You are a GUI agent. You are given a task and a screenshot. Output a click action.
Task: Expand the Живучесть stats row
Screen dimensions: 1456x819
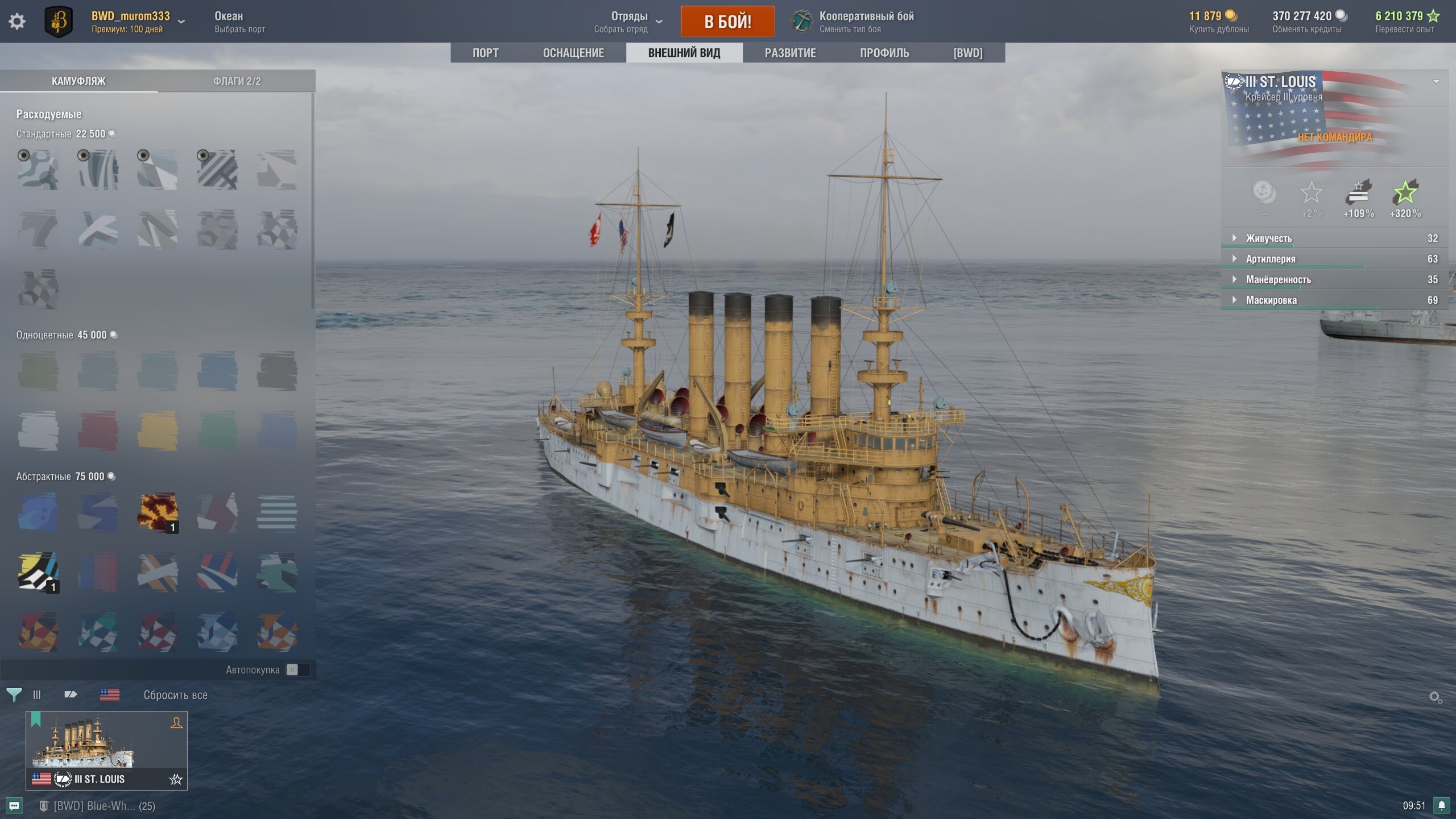1268,238
